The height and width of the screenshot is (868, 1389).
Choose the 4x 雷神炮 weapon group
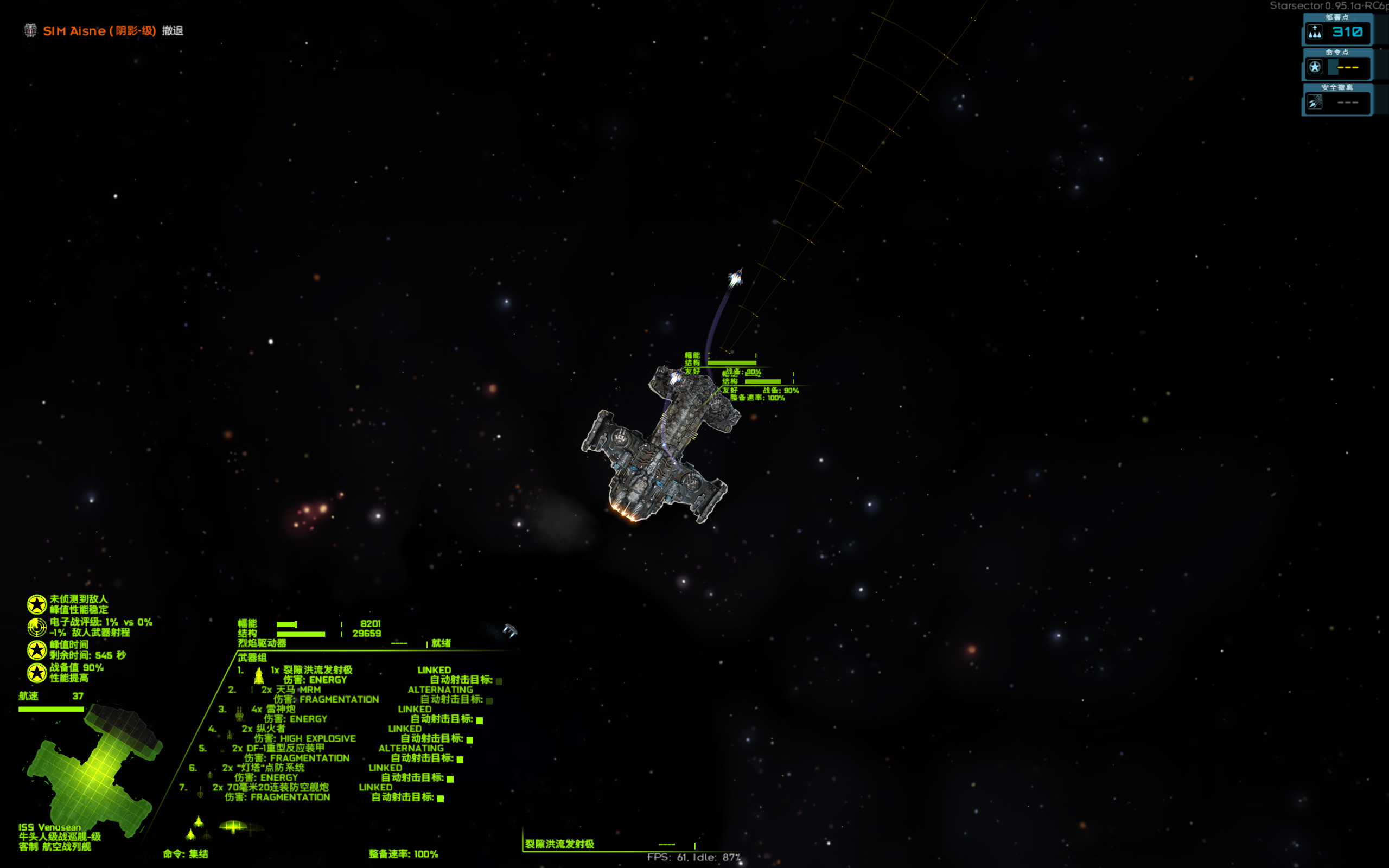281,709
